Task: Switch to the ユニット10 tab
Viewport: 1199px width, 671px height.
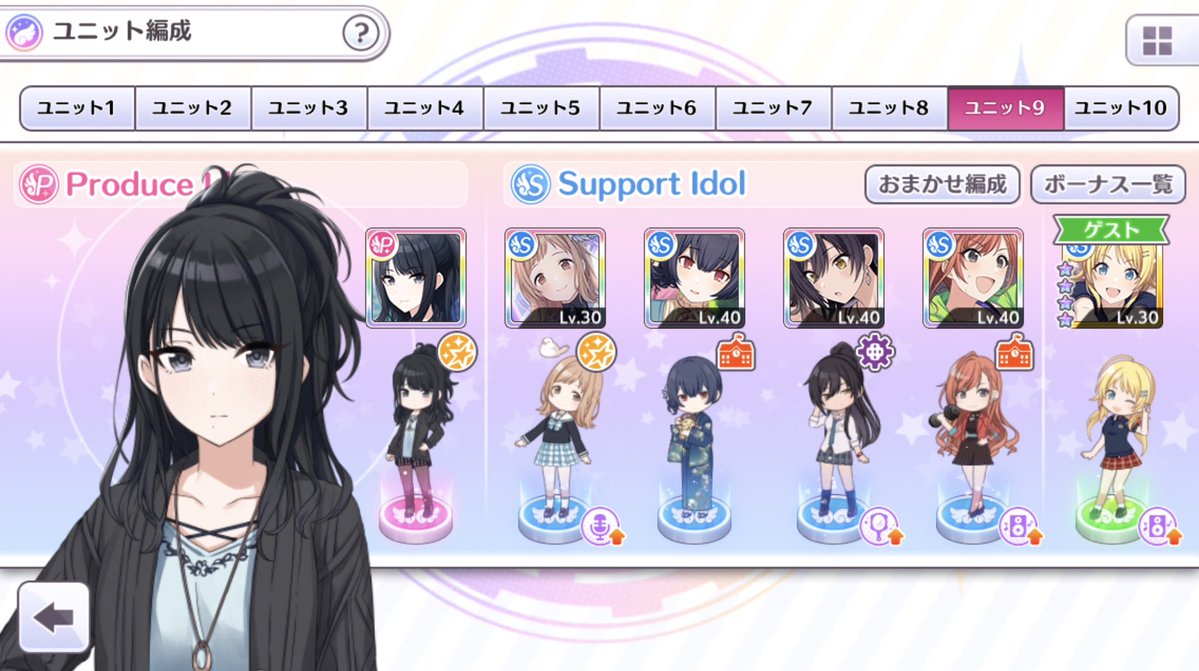Action: (1120, 108)
